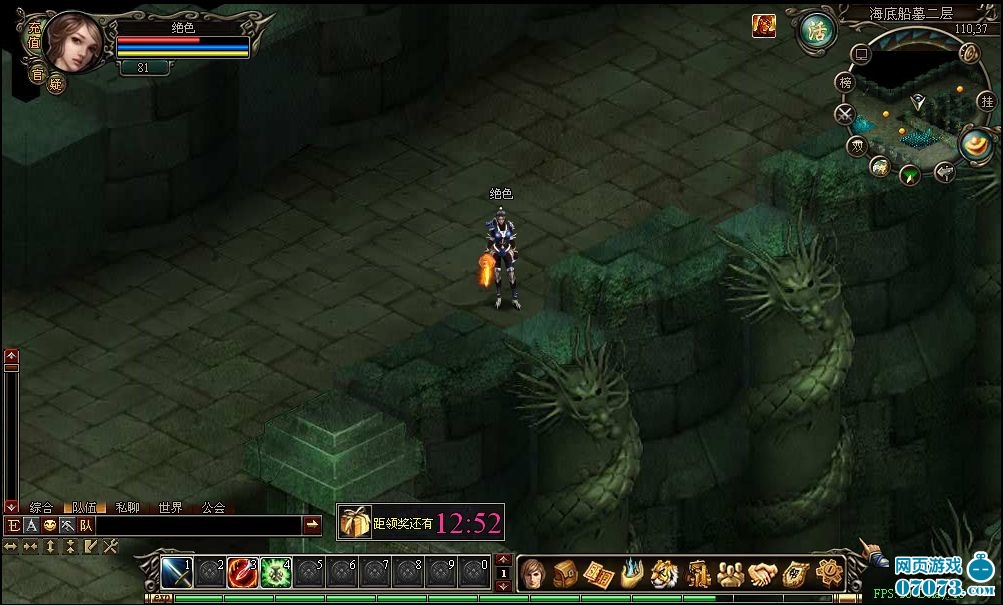Viewport: 1003px width, 605px height.
Task: Open the chat emoticon smiley picker
Action: [x=49, y=525]
